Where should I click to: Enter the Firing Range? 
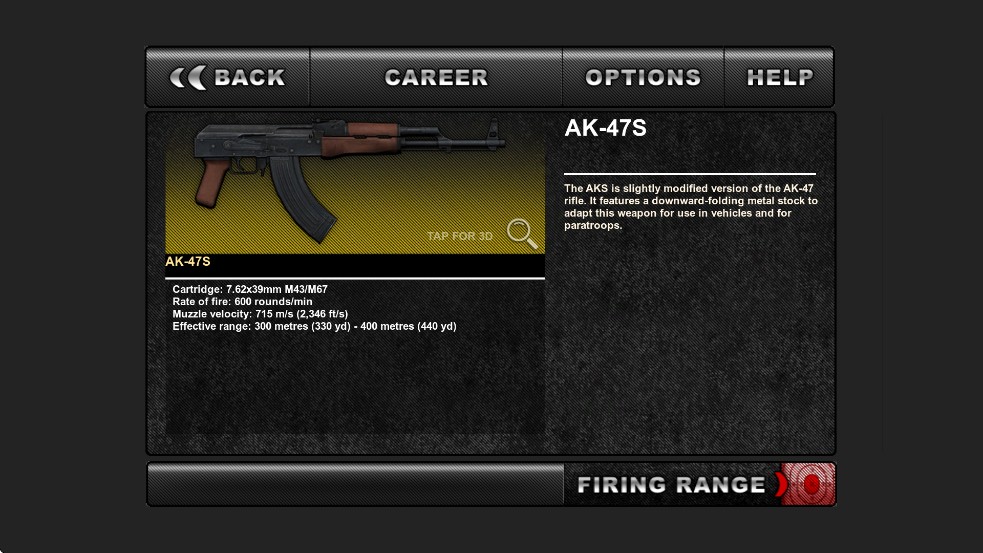tap(700, 485)
